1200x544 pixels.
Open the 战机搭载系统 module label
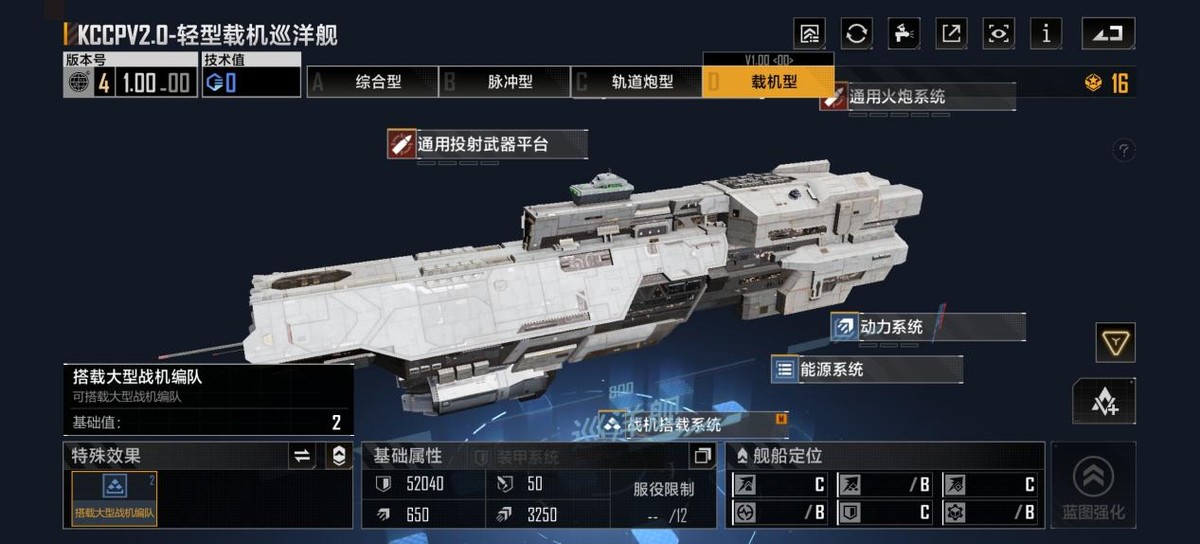(x=692, y=424)
